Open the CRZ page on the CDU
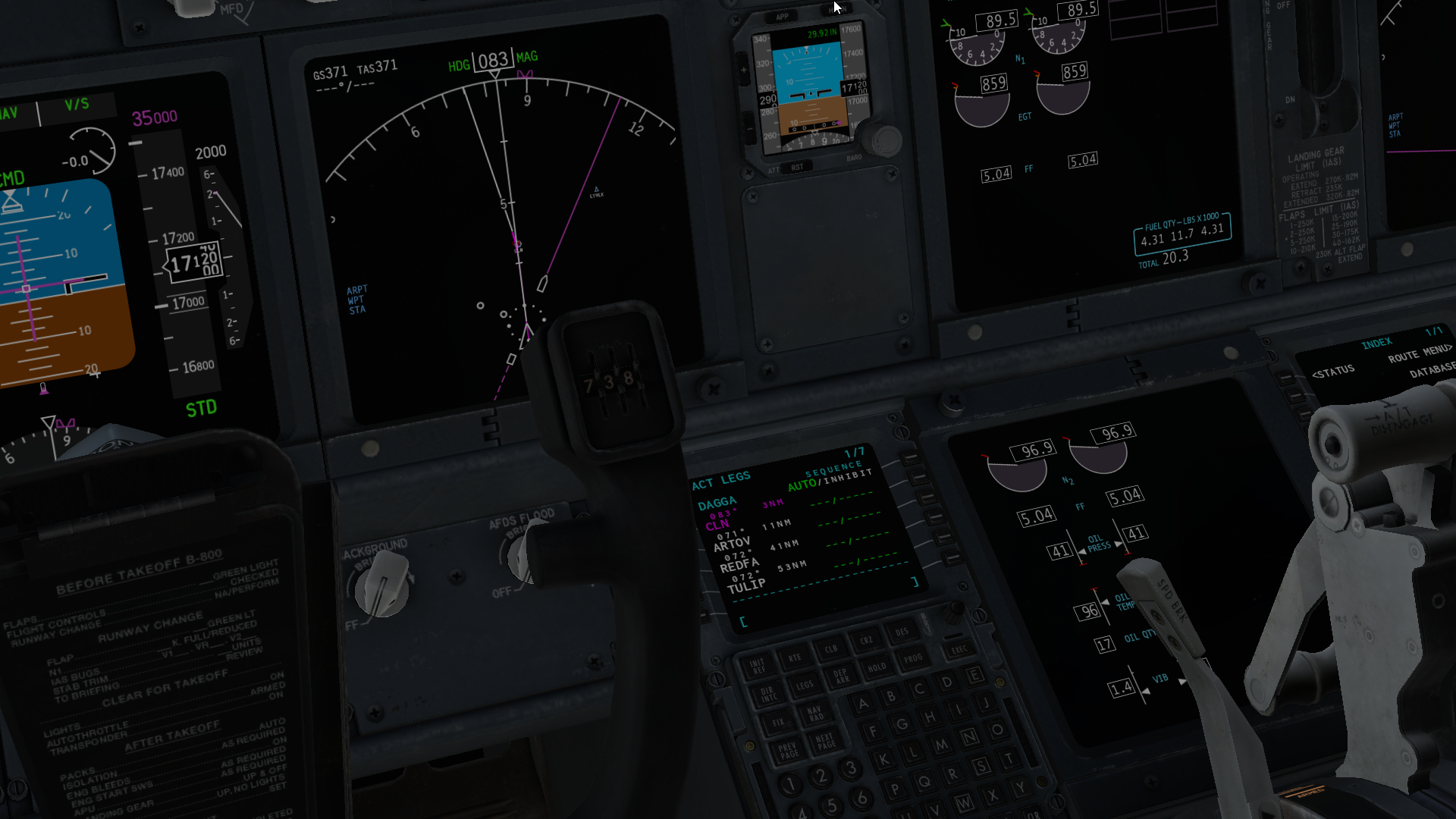The width and height of the screenshot is (1456, 819). 866,641
